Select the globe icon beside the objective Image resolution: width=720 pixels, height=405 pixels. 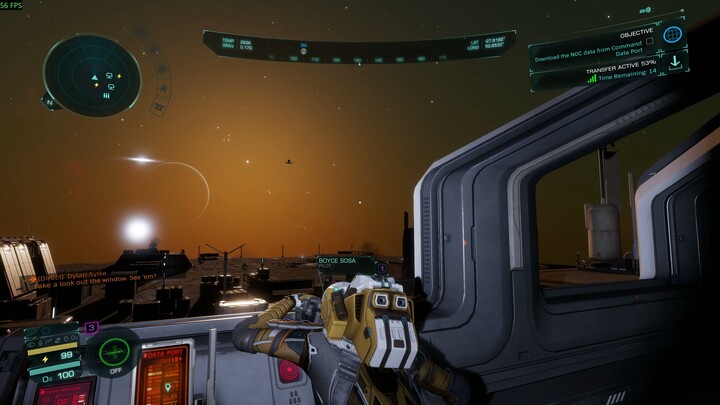pyautogui.click(x=673, y=35)
